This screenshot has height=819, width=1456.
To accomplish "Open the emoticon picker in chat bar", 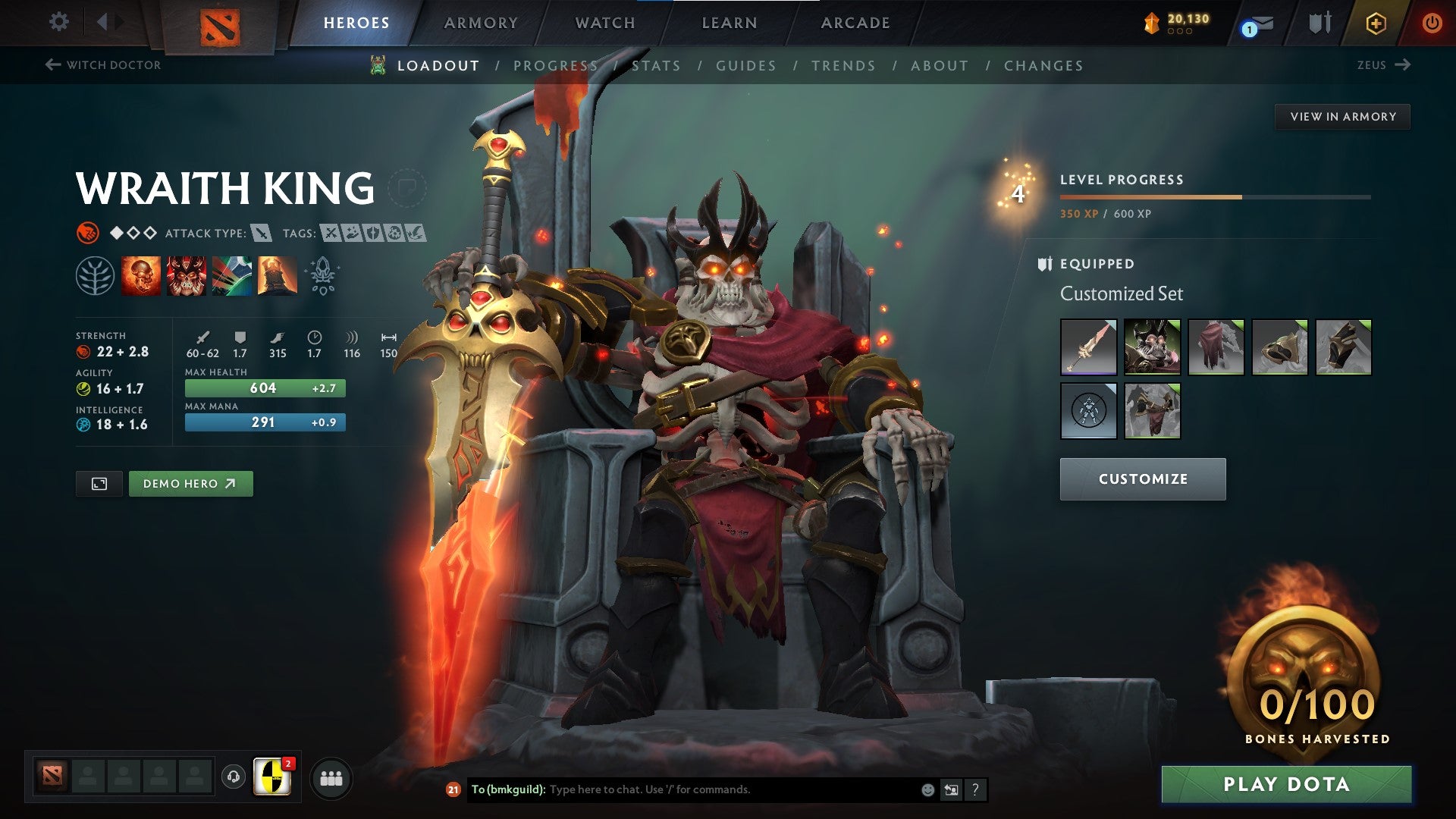I will click(927, 789).
